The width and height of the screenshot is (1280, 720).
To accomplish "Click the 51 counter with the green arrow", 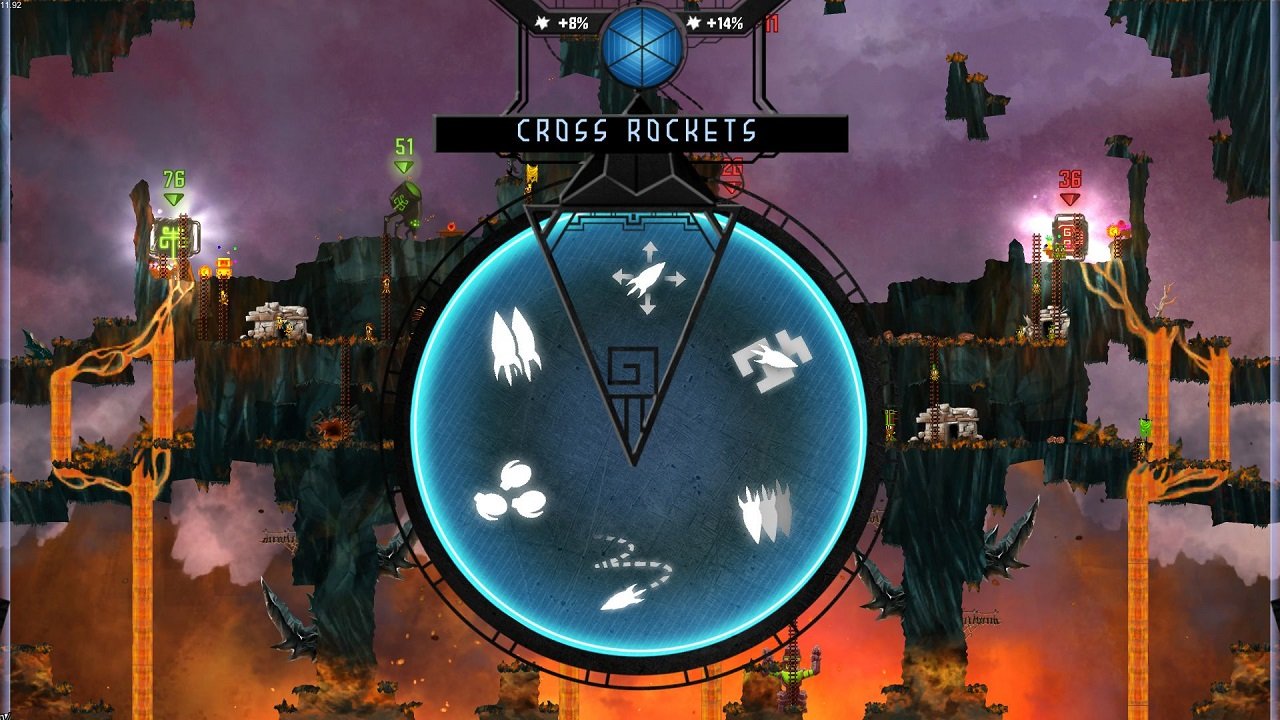I will click(x=402, y=148).
